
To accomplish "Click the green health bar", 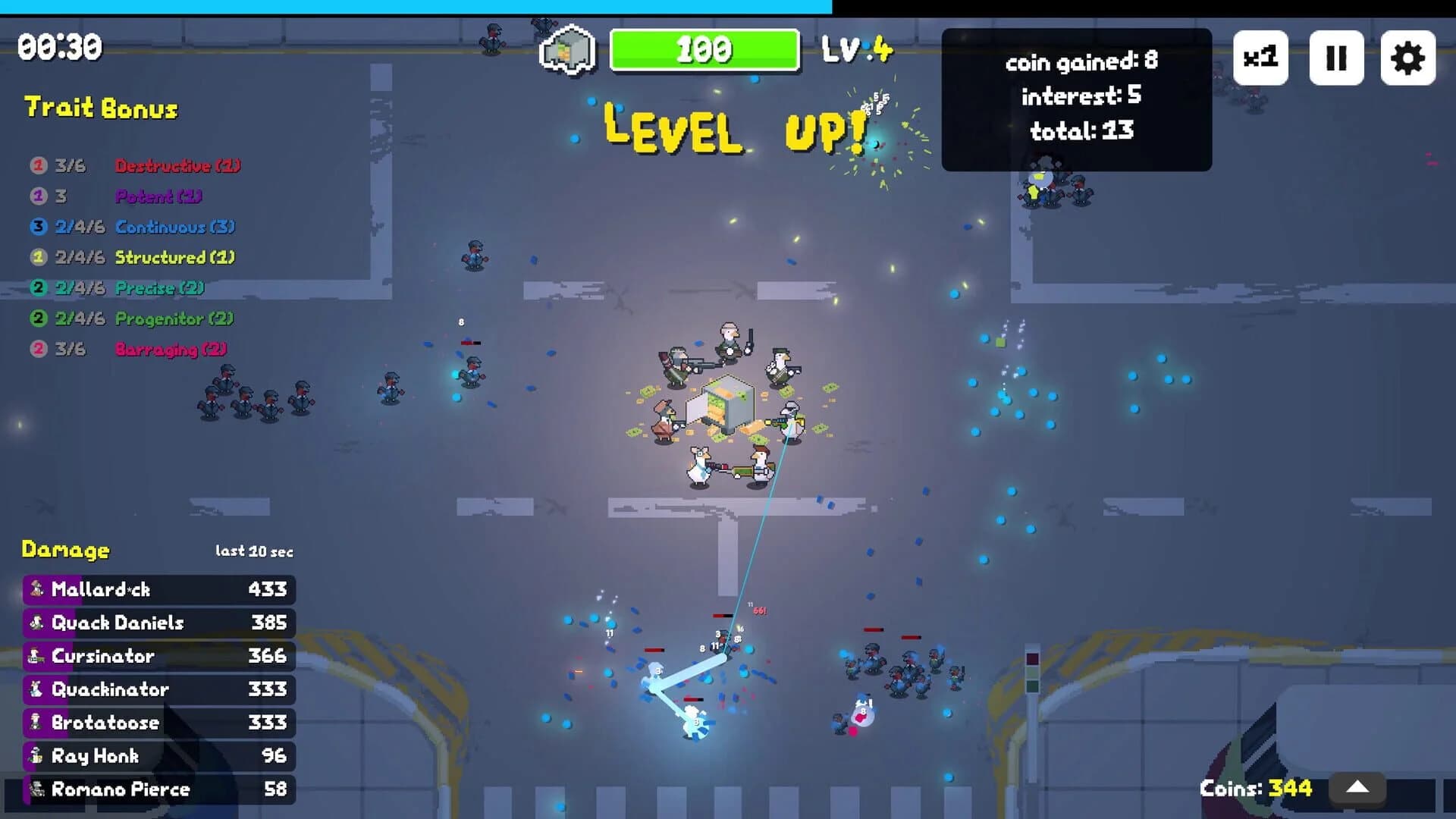I will 704,50.
